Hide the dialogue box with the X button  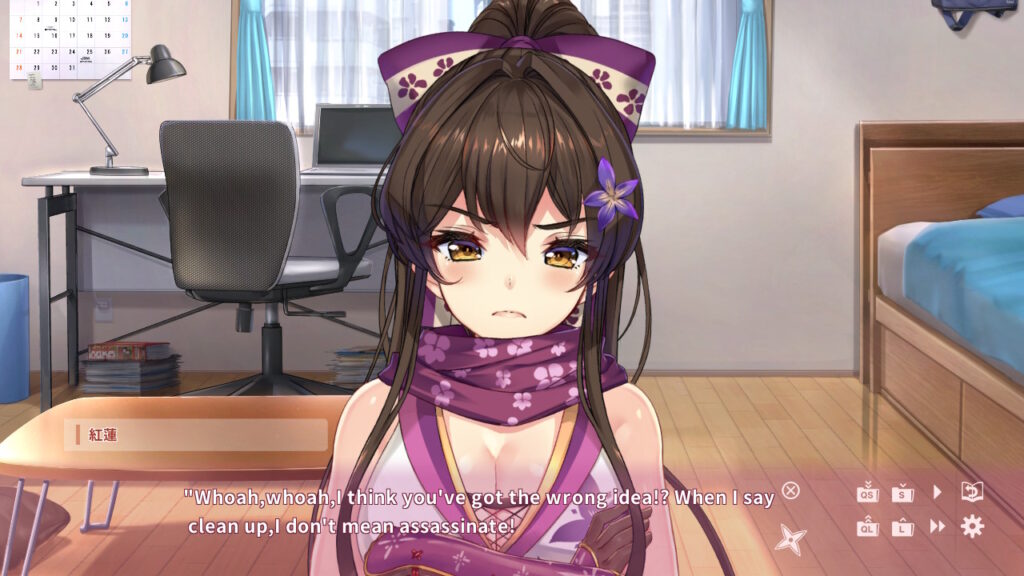pos(791,490)
